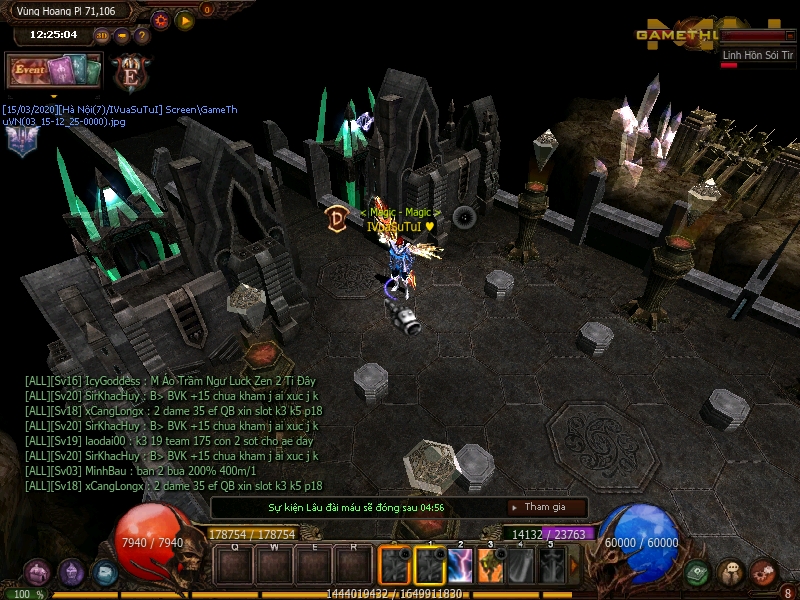This screenshot has height=600, width=800.
Task: Expand the skill bar with orange arrow
Action: (574, 566)
